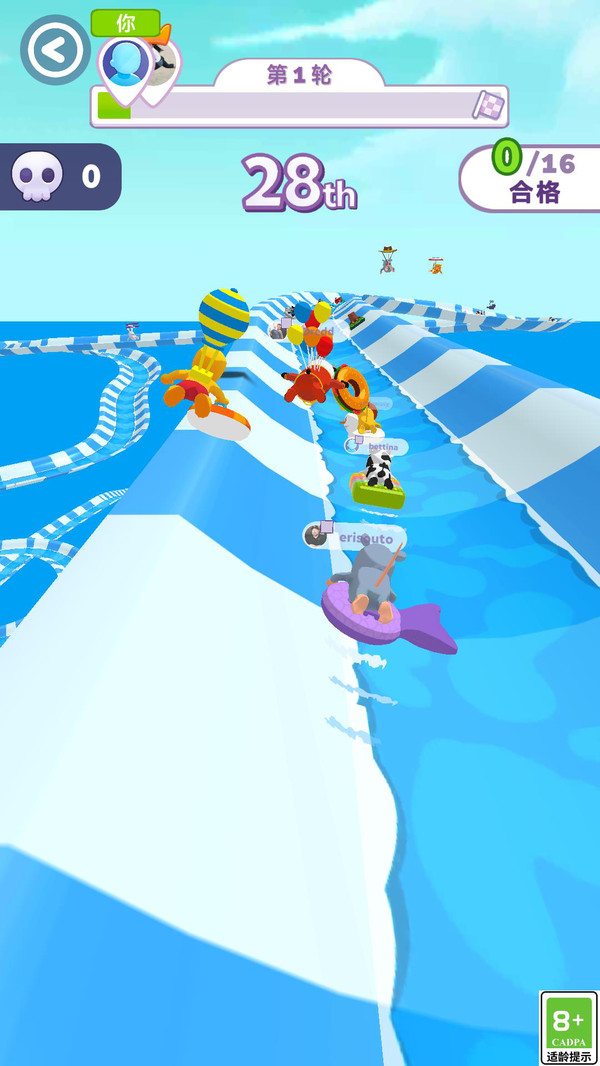
Task: Tap the back arrow button
Action: (x=55, y=49)
